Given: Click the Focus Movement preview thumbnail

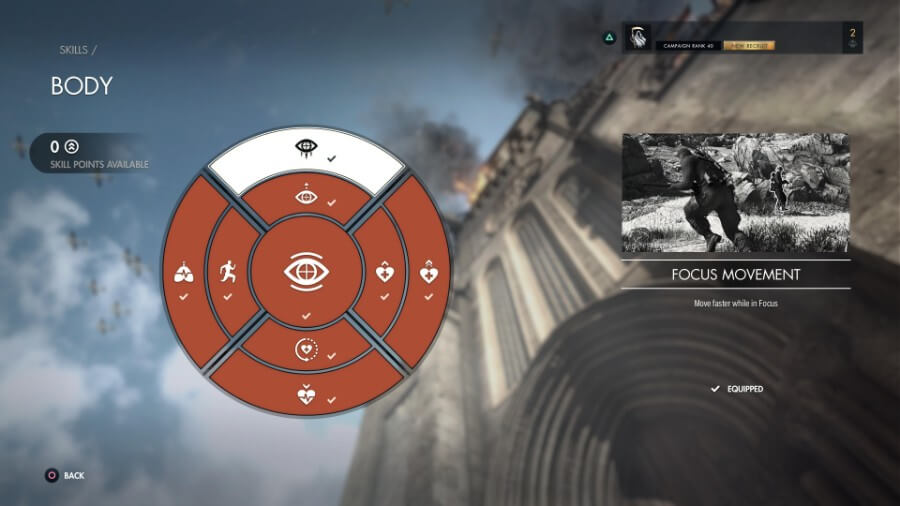Looking at the screenshot, I should 735,193.
